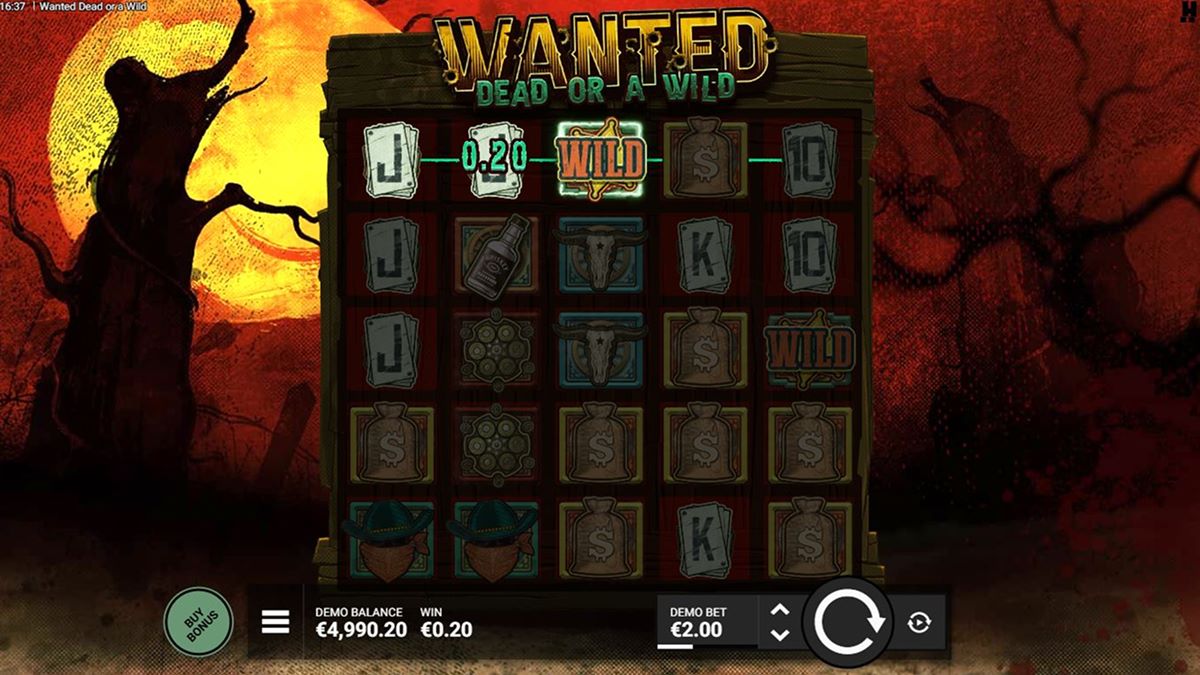Open the hamburger game menu
Image resolution: width=1200 pixels, height=675 pixels.
point(275,622)
